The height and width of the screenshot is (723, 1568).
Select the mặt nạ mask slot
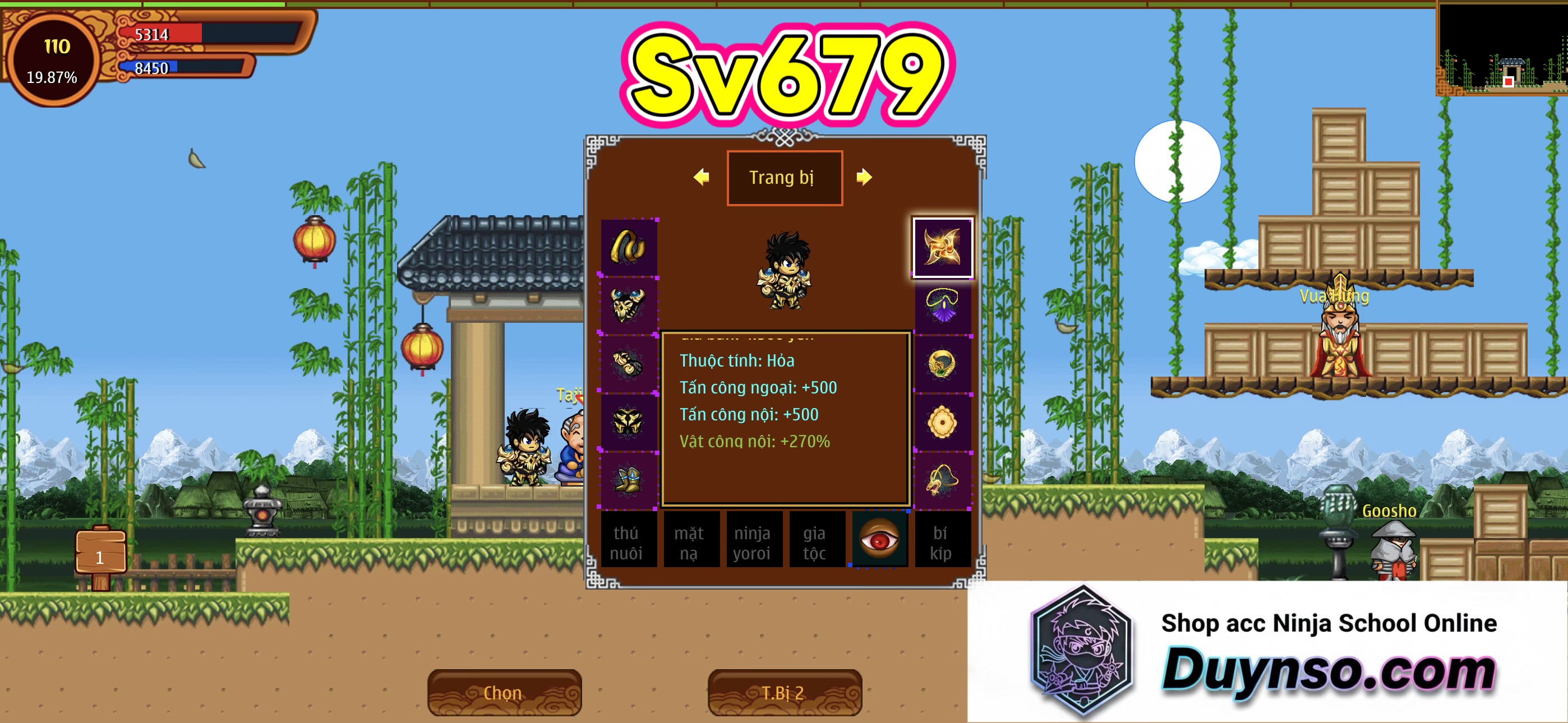[x=690, y=541]
